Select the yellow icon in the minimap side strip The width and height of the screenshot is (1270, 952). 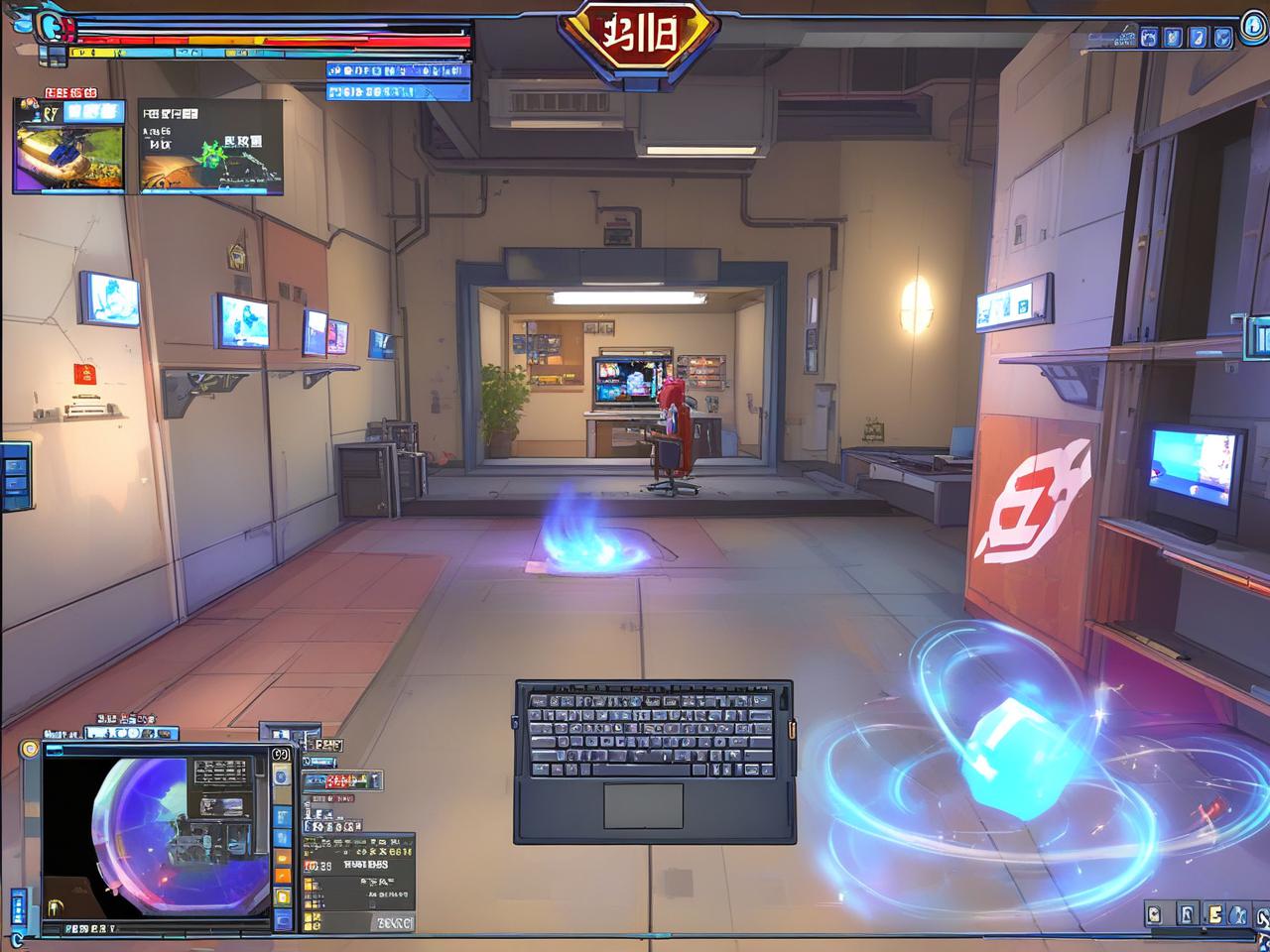[283, 897]
